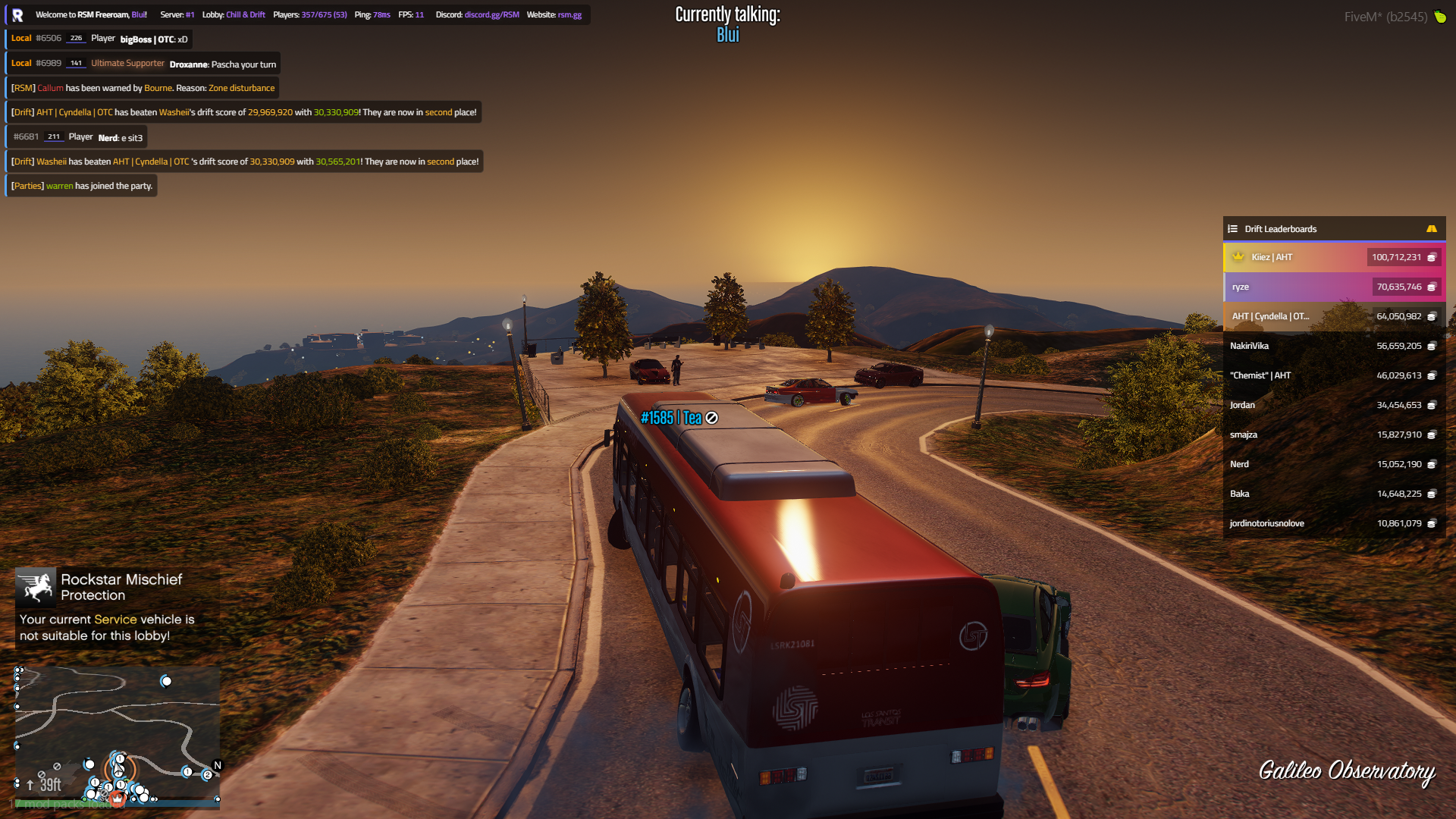Click the Chill & Drift lobby label
The height and width of the screenshot is (819, 1456).
point(245,15)
